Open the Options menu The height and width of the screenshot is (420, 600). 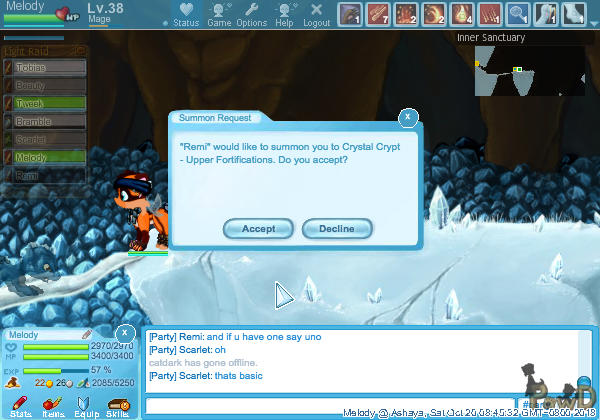click(x=252, y=15)
